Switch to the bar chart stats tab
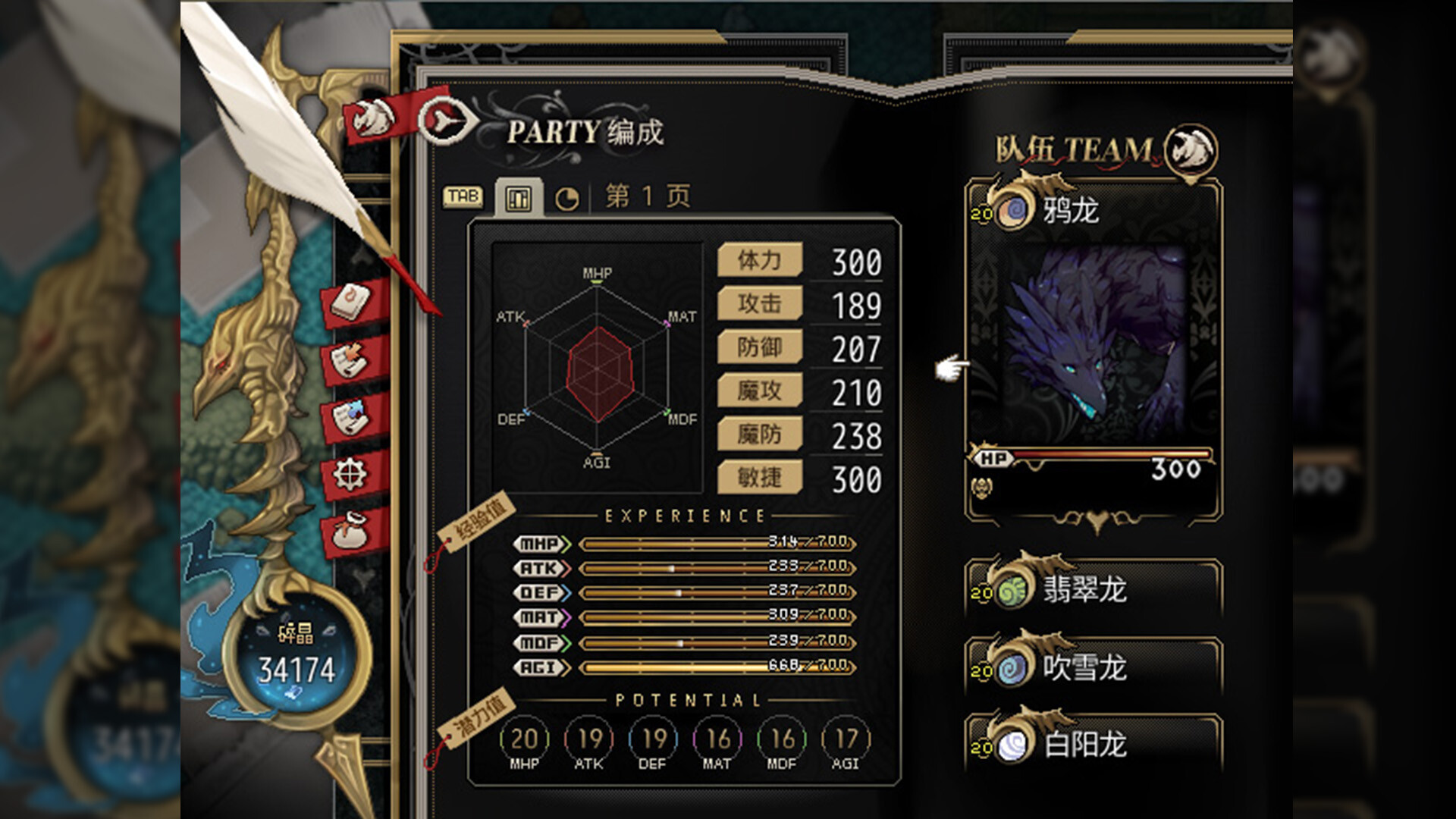This screenshot has width=1456, height=819. click(x=520, y=199)
